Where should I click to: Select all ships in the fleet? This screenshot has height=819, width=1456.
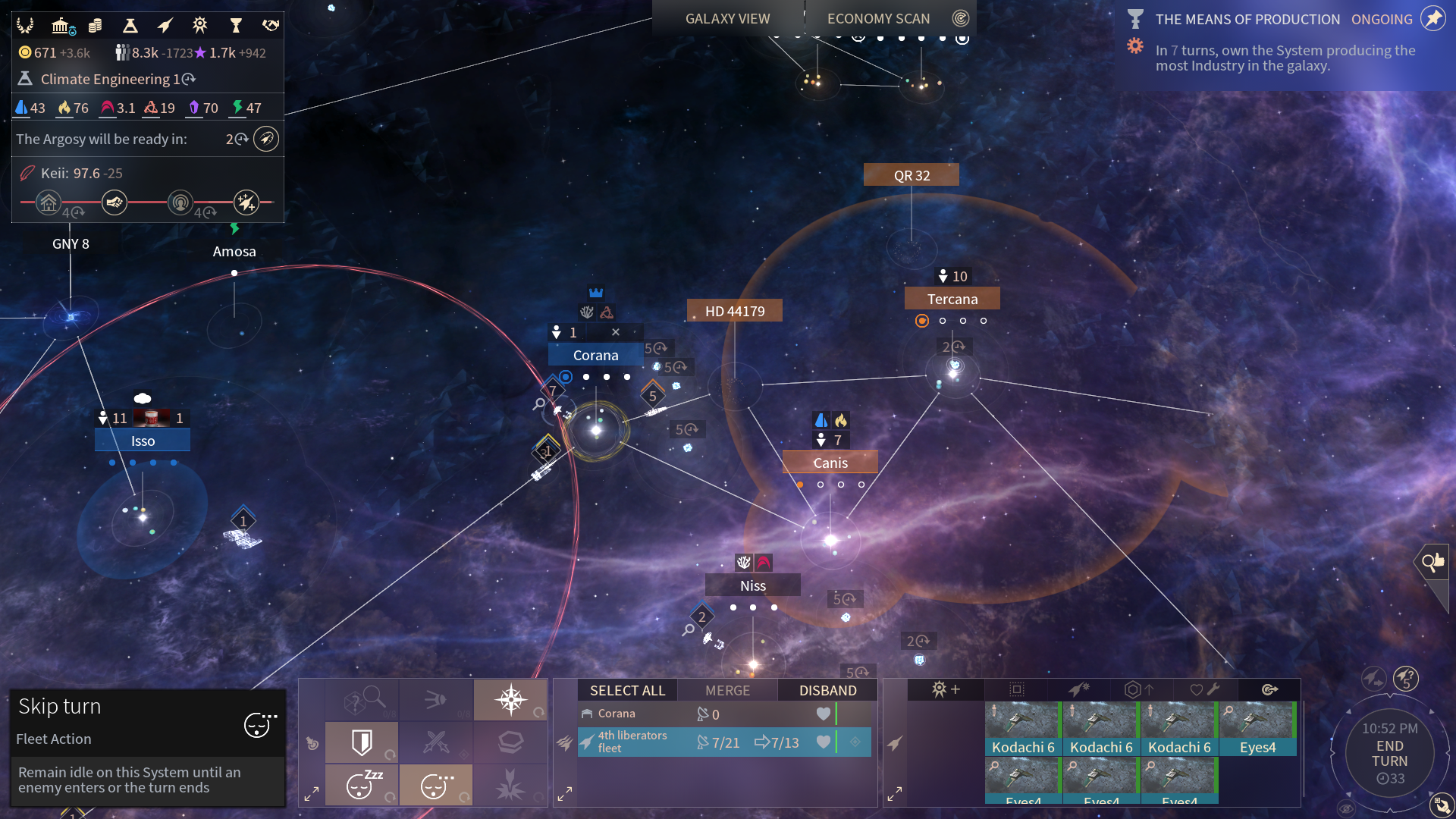(627, 691)
